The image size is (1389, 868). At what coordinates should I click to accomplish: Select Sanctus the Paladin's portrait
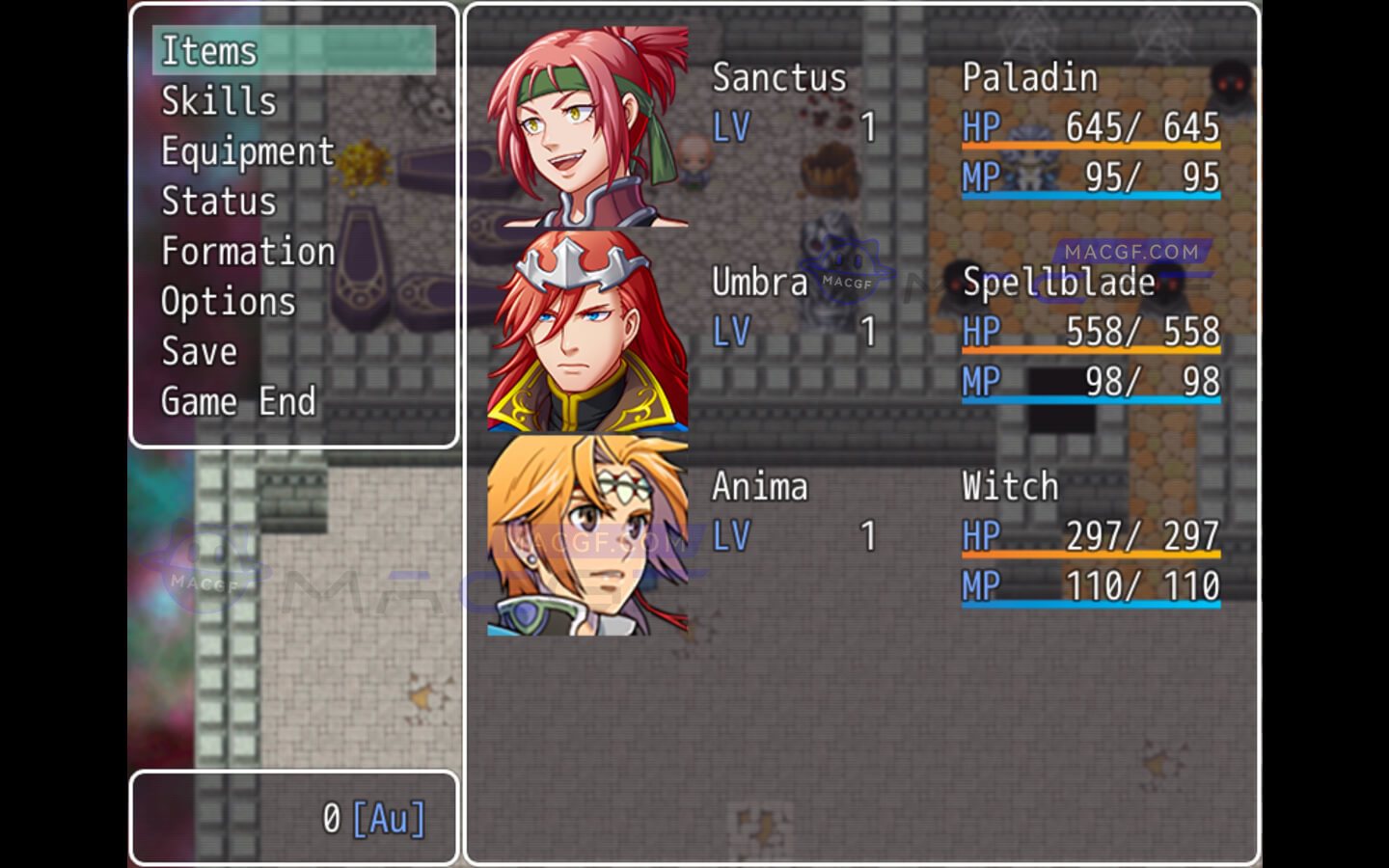587,127
